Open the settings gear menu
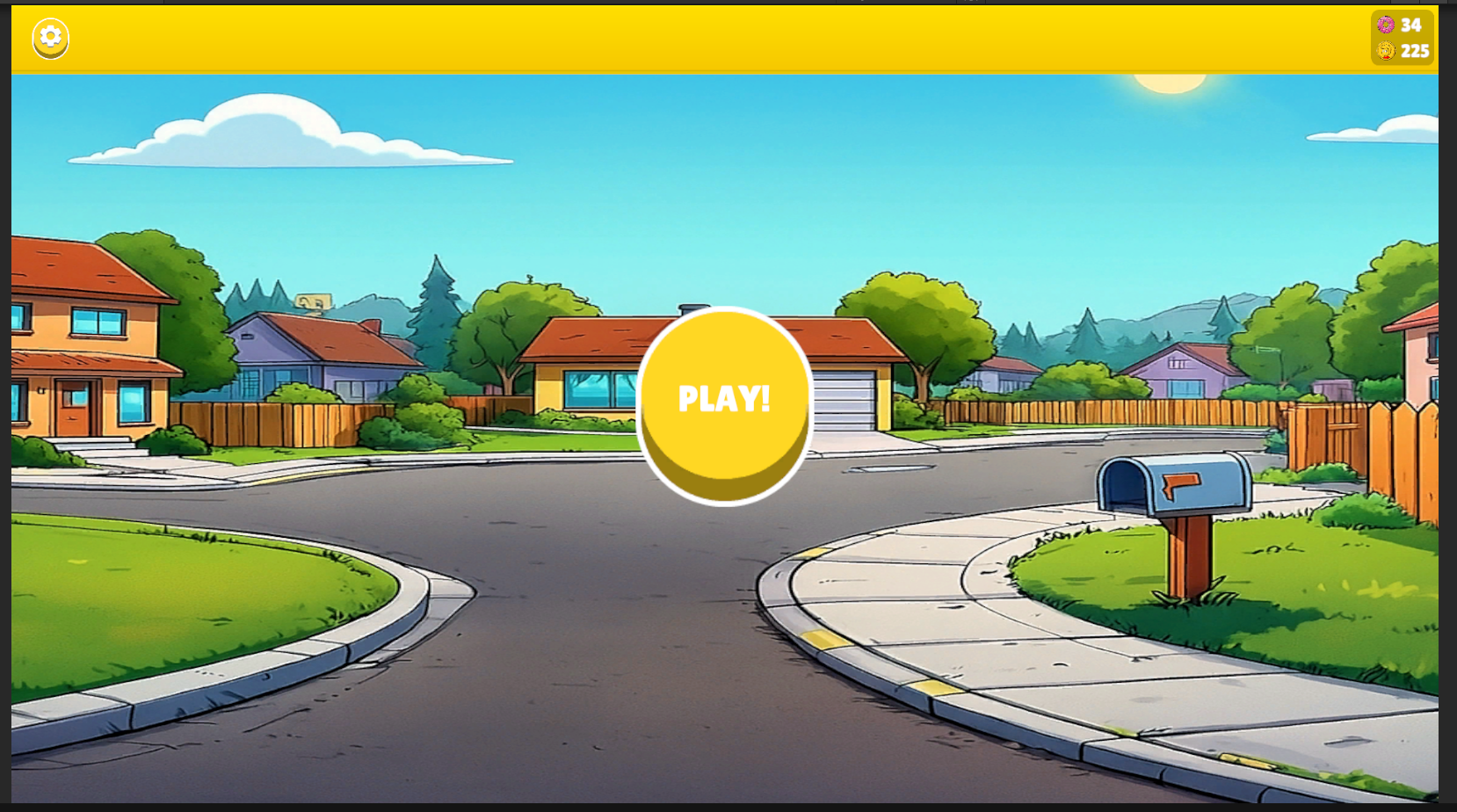Image resolution: width=1457 pixels, height=812 pixels. [50, 38]
